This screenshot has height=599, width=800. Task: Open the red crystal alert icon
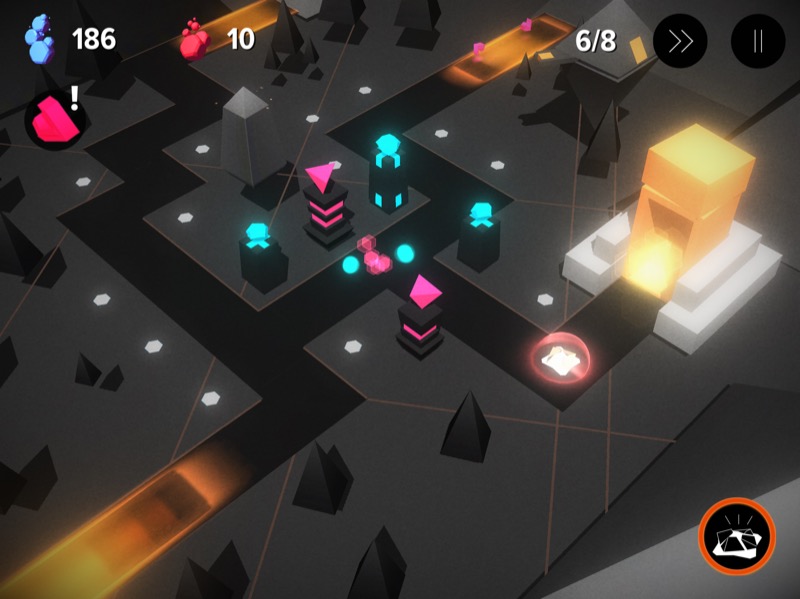[x=53, y=120]
